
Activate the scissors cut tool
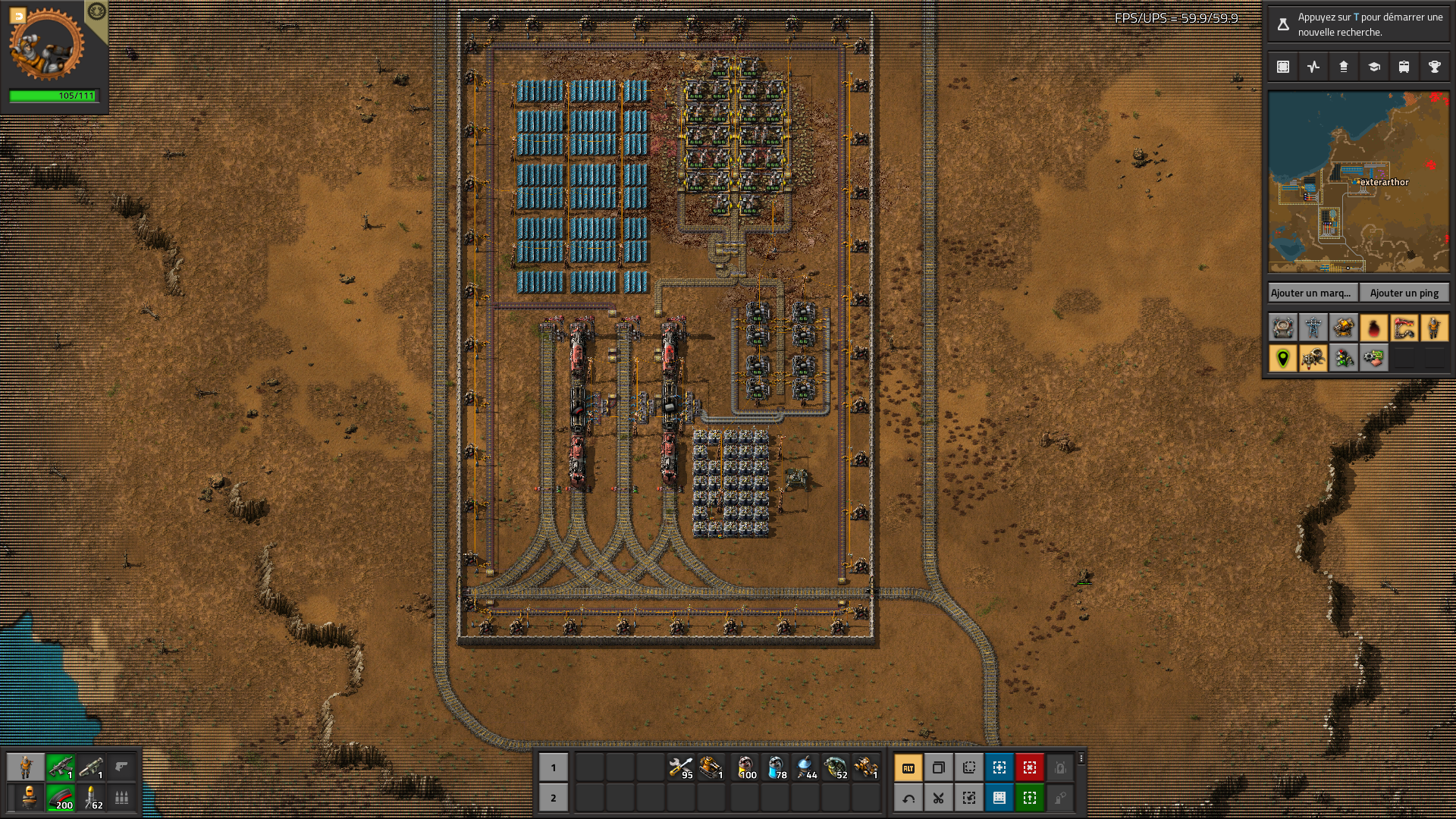[939, 798]
